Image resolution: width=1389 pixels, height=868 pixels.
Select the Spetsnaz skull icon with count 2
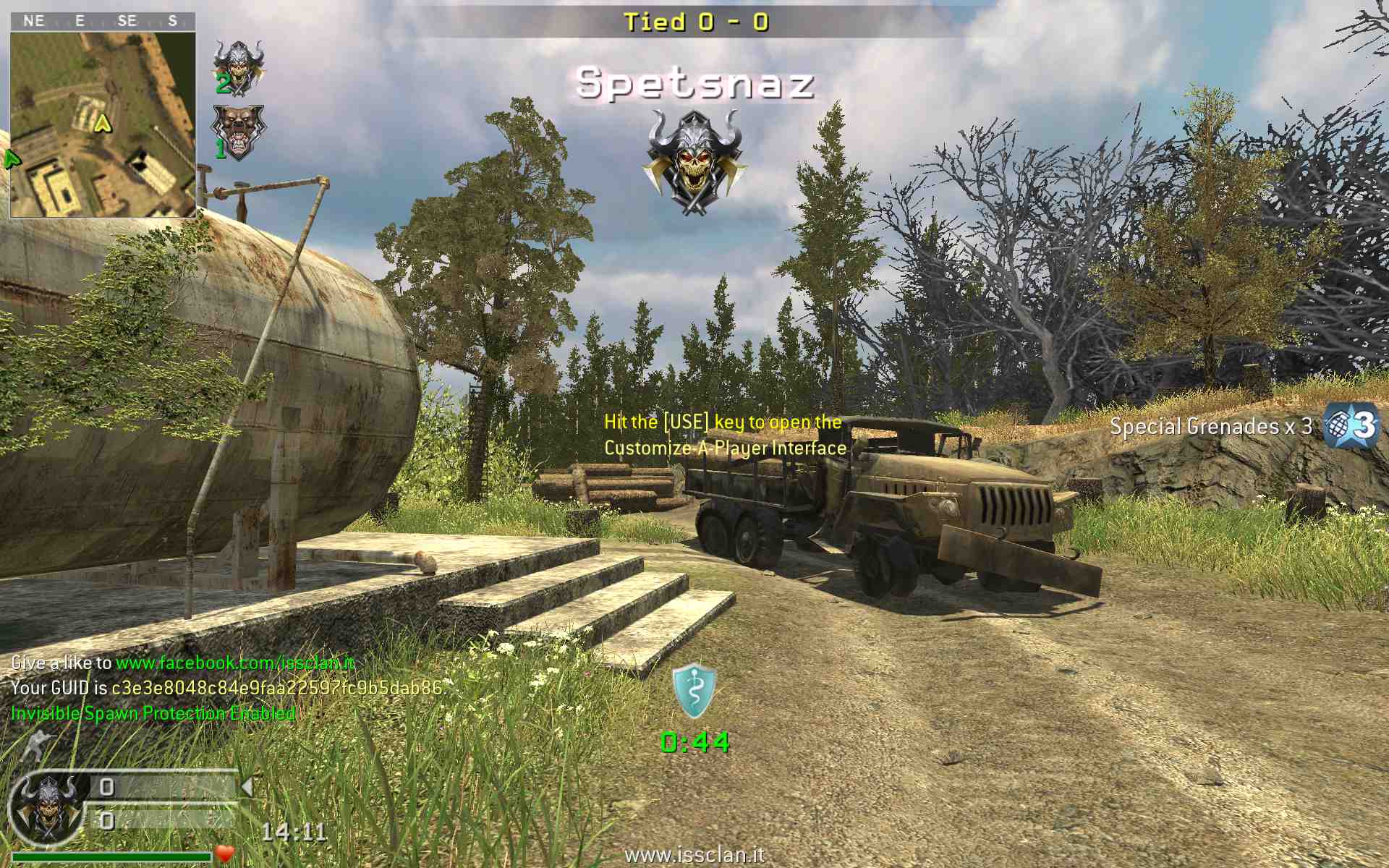(x=238, y=67)
